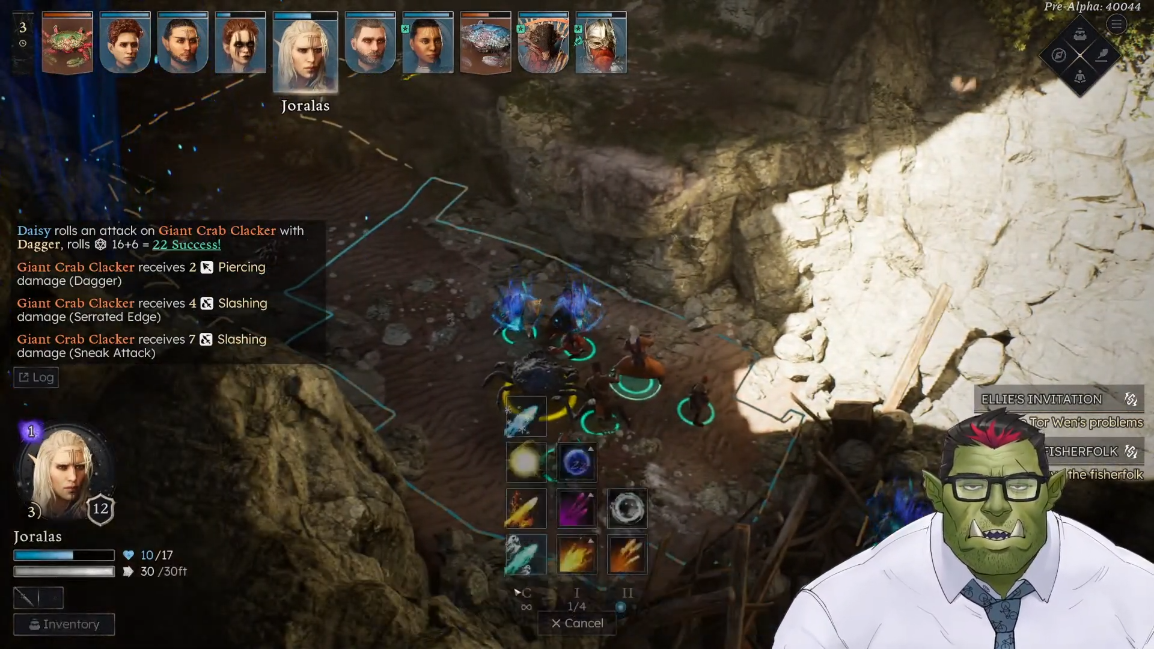The width and height of the screenshot is (1154, 649).
Task: Select the face-painted woman's turn portrait
Action: point(241,44)
